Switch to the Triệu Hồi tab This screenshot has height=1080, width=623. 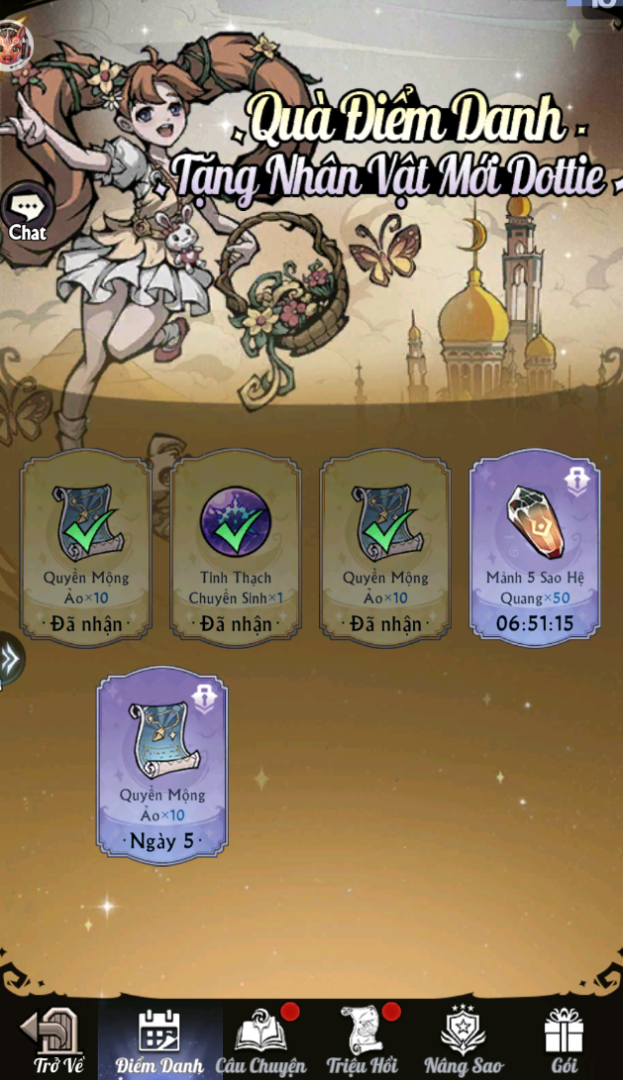tap(363, 1041)
